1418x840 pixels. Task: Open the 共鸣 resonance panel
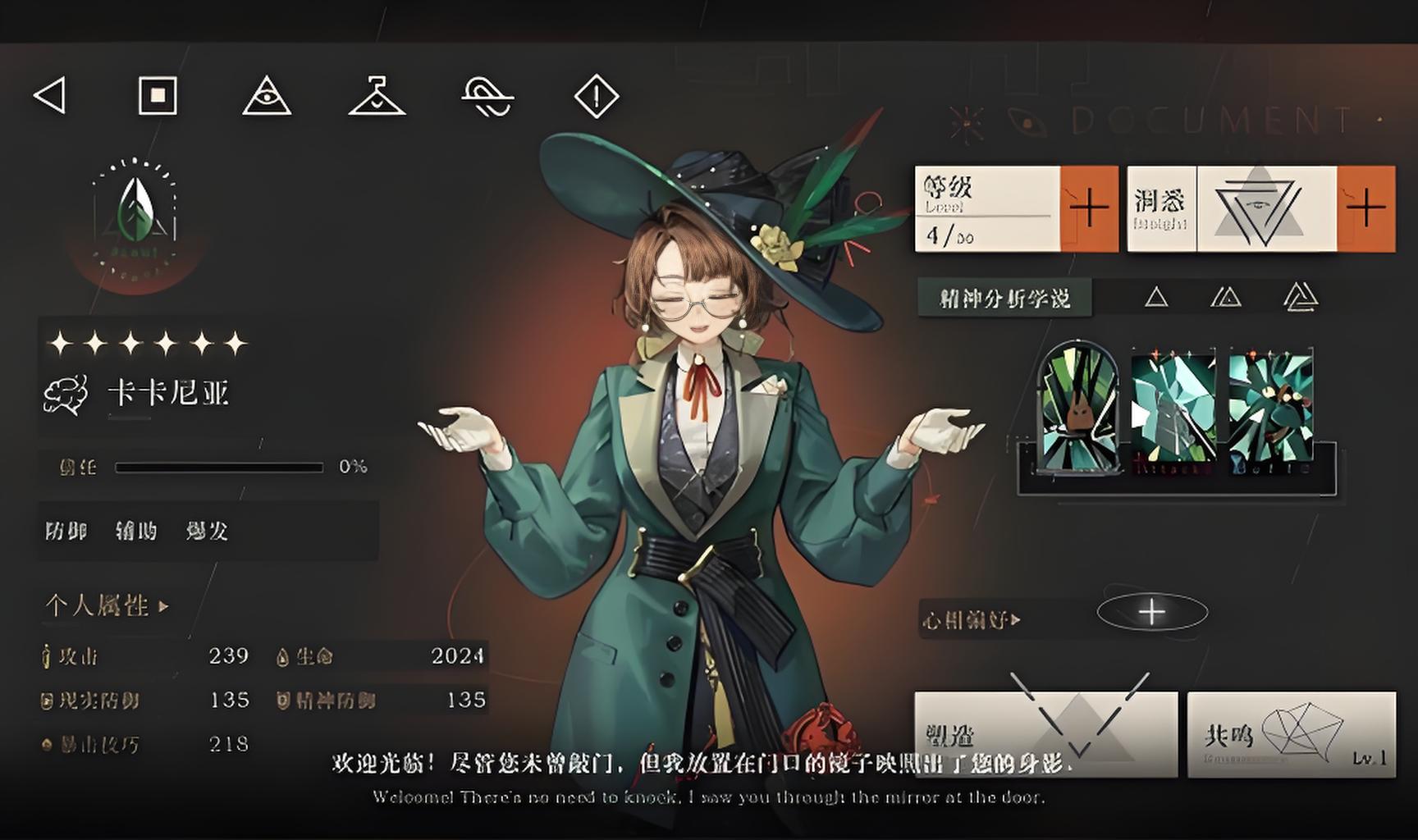[x=1291, y=734]
